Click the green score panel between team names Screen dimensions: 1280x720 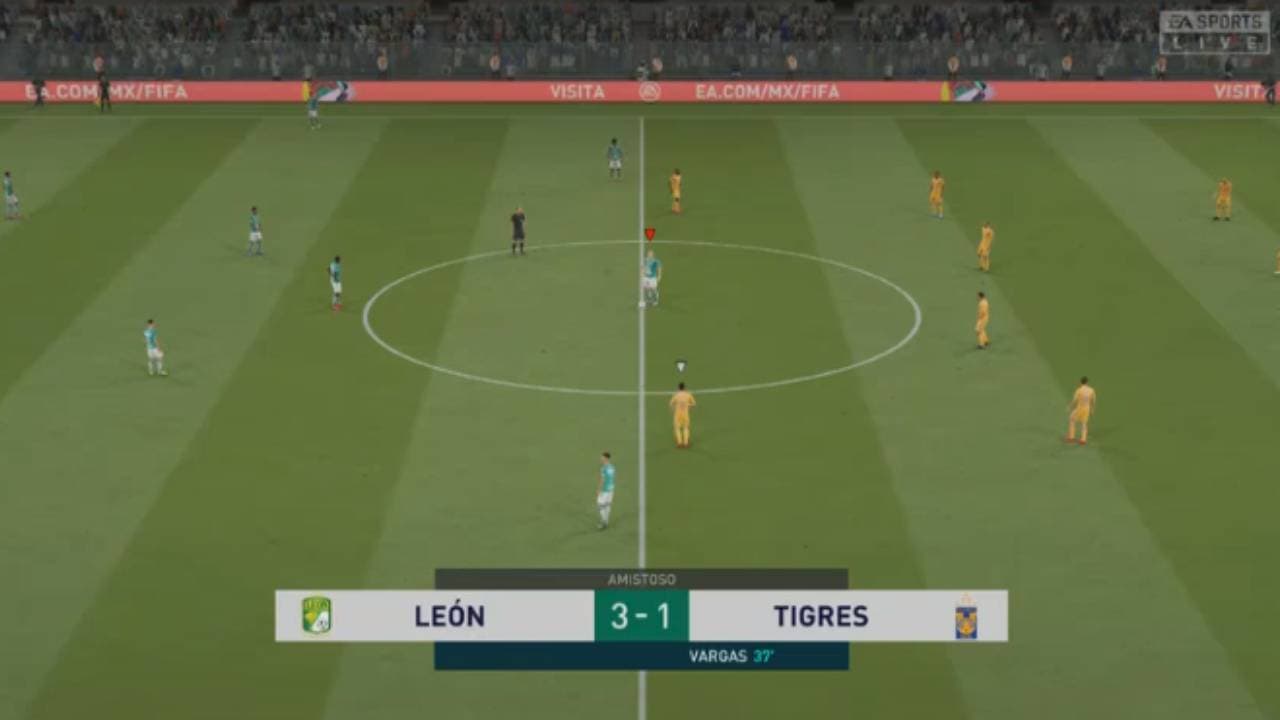[x=640, y=616]
